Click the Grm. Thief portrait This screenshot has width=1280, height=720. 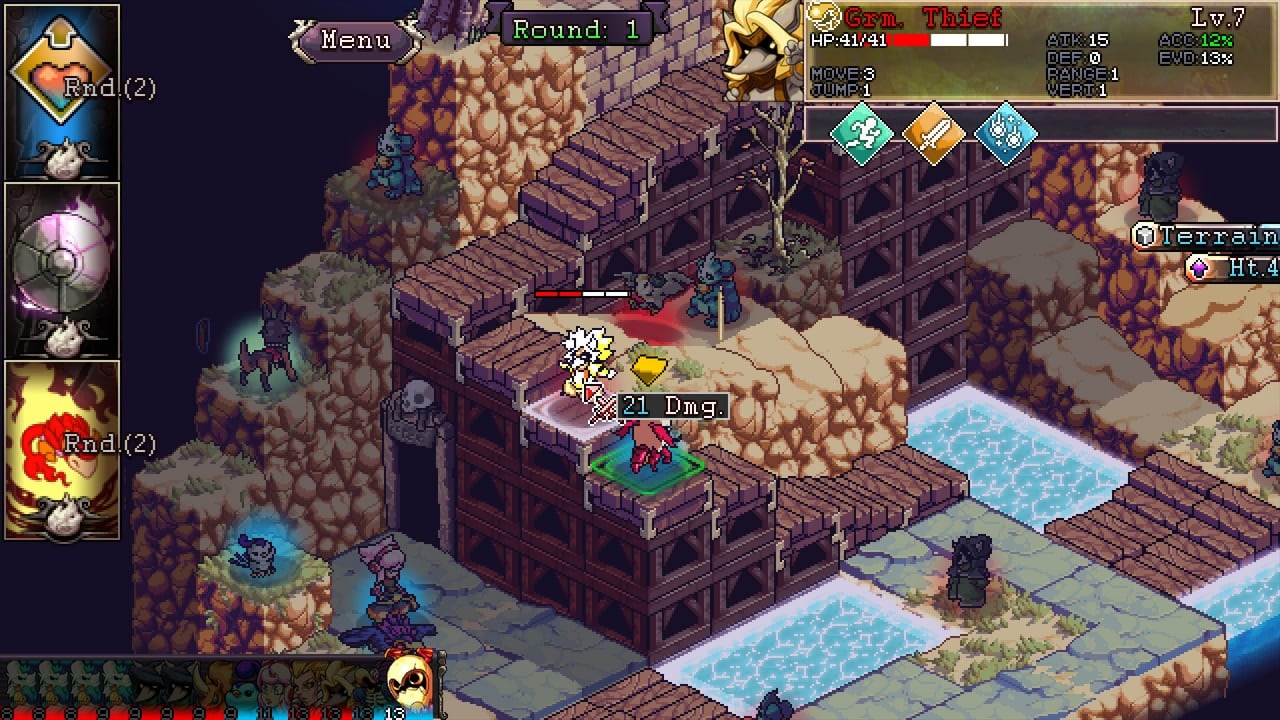pos(763,50)
